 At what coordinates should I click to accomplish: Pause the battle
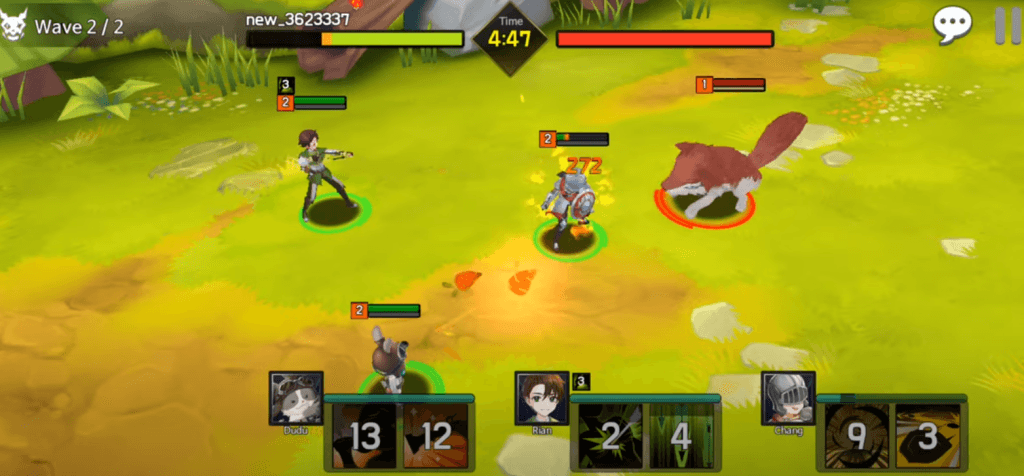pyautogui.click(x=1003, y=25)
